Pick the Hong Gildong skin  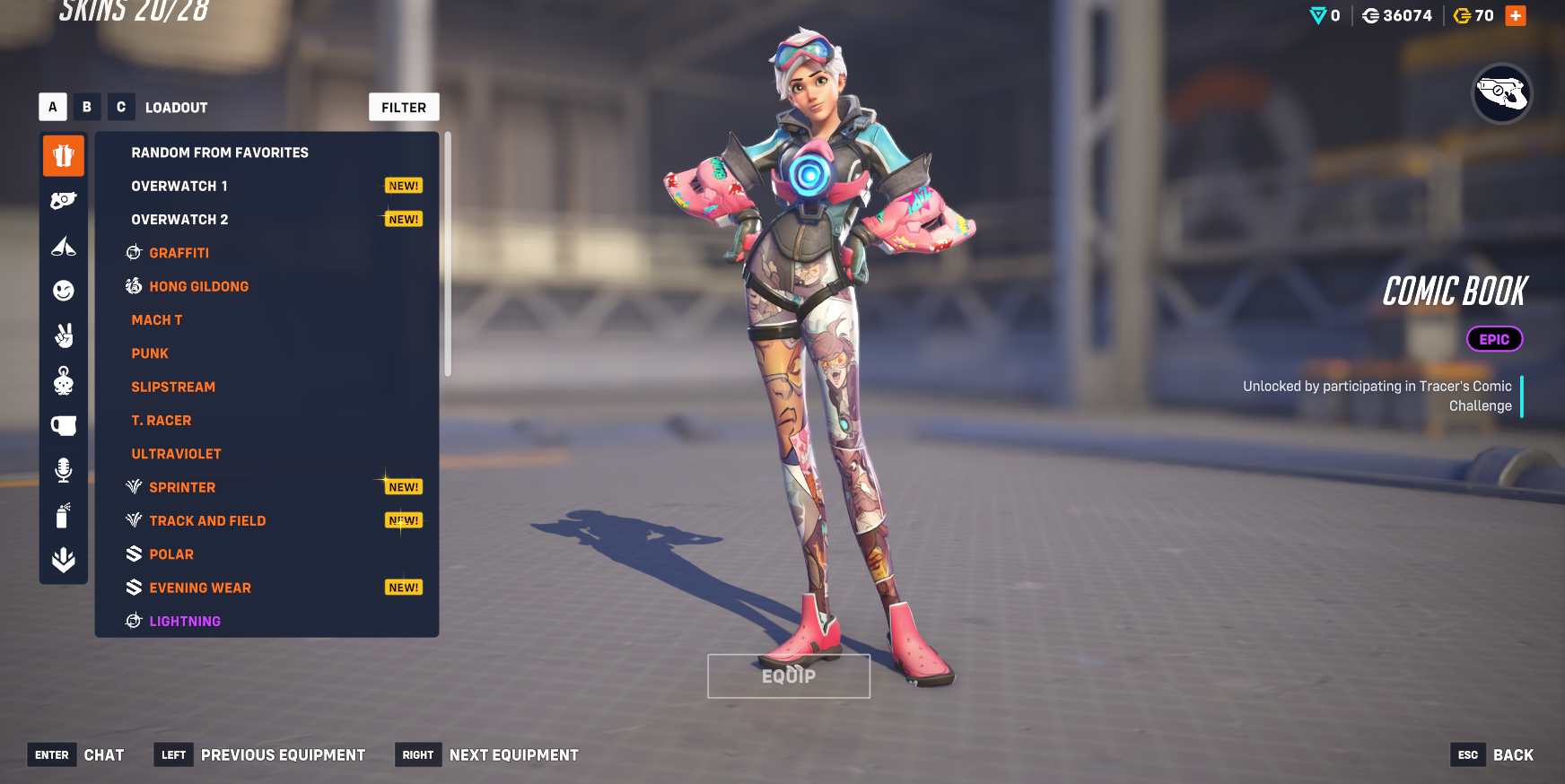[x=199, y=287]
